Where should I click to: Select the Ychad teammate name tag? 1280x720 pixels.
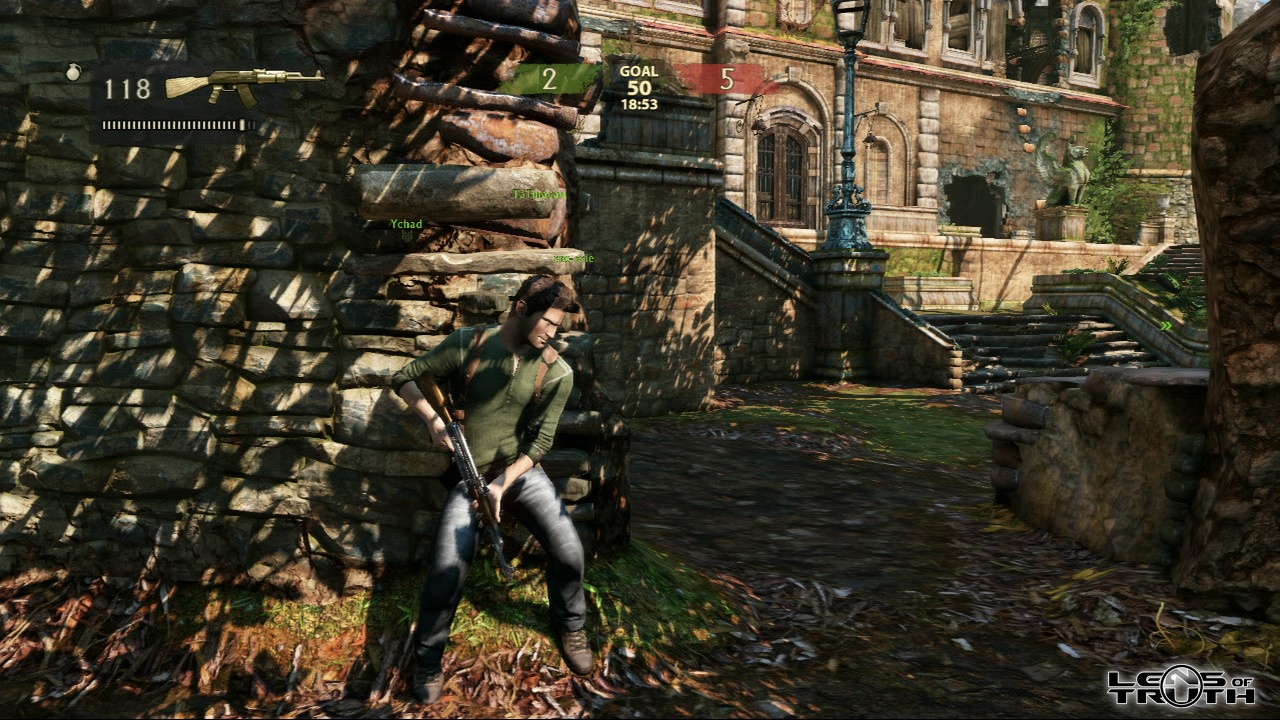click(406, 224)
